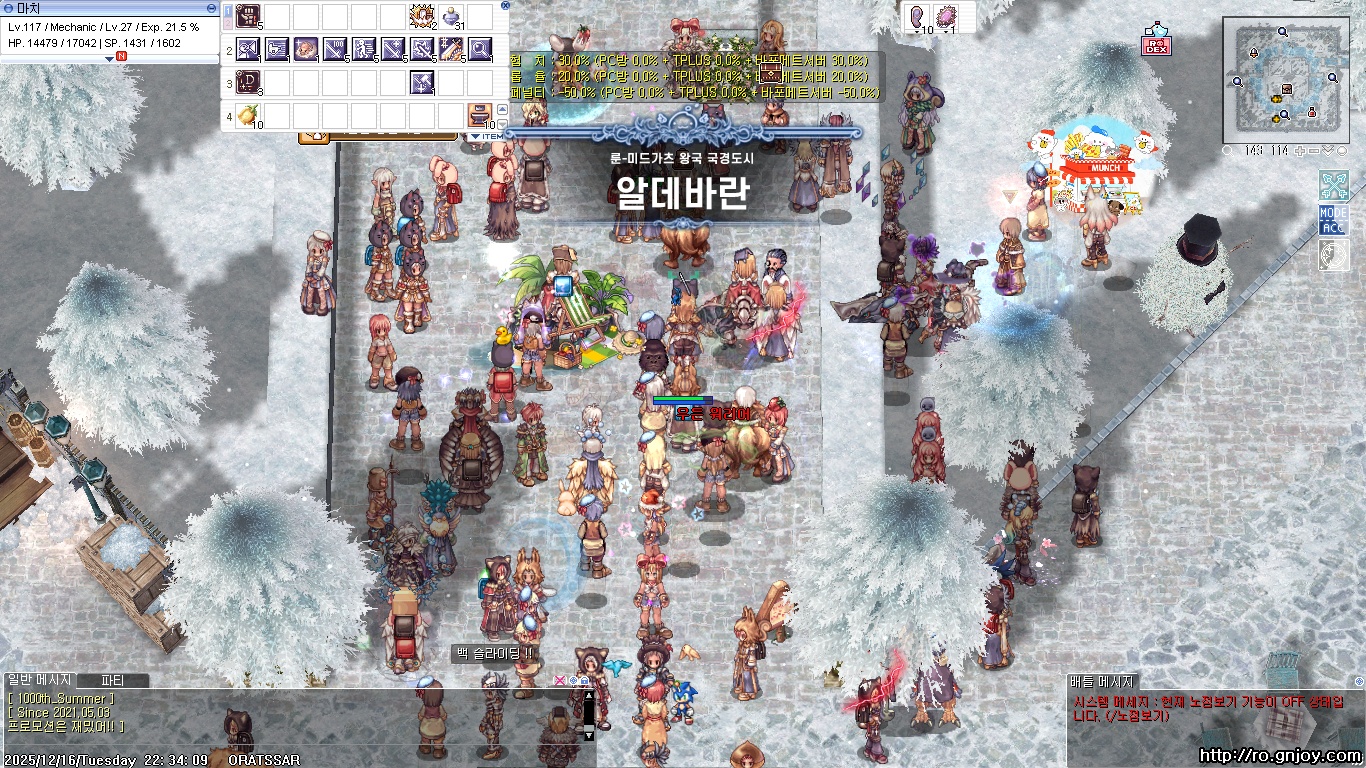The image size is (1366, 768).
Task: Click the blue potion item showing quantity 31
Action: pyautogui.click(x=450, y=16)
